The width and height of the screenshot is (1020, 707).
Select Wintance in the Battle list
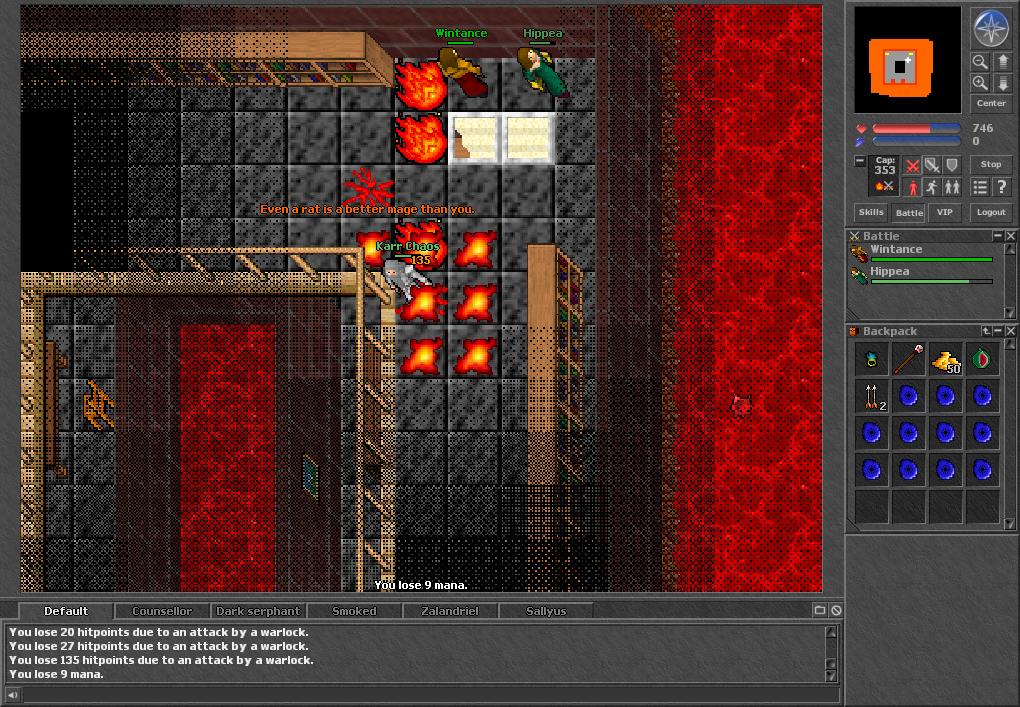(x=896, y=250)
